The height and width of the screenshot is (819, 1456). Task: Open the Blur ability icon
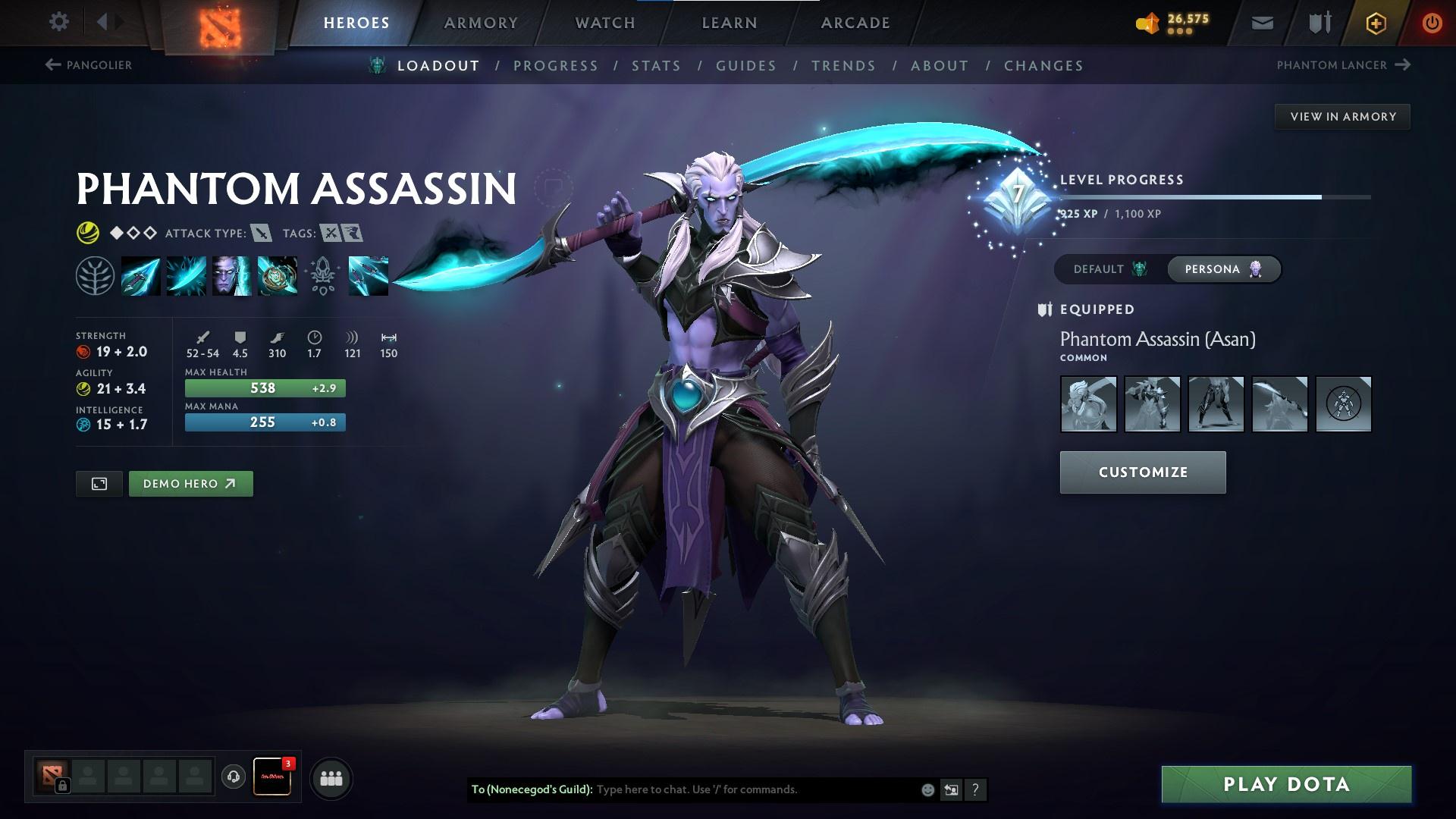231,275
